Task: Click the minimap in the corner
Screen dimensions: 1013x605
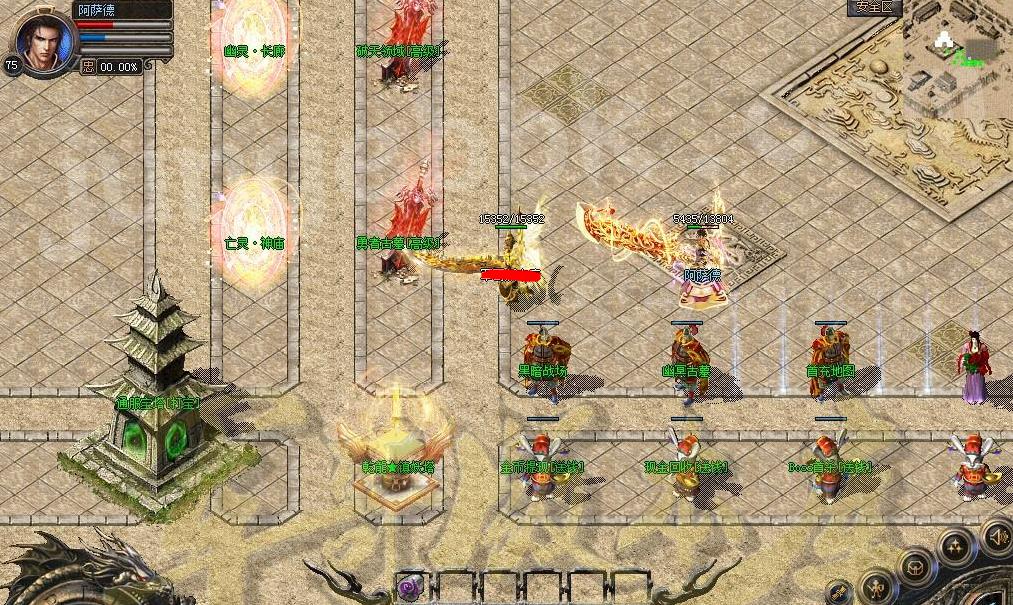Action: 957,47
